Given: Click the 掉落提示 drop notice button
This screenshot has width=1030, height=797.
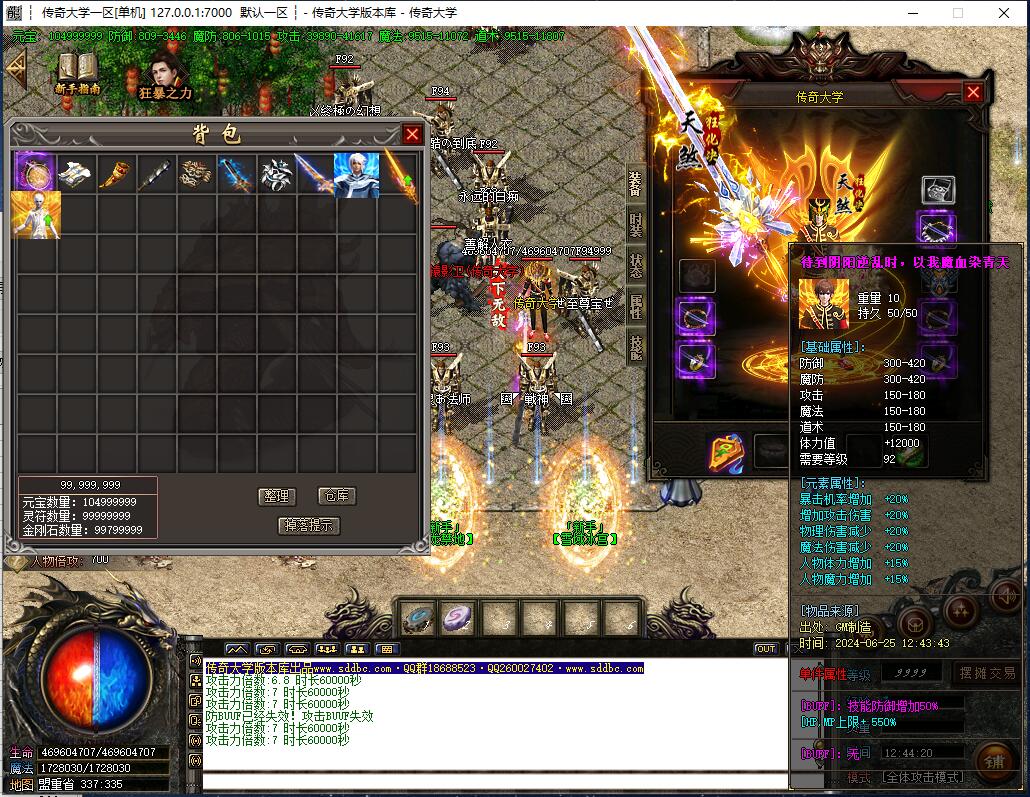Looking at the screenshot, I should tap(308, 525).
